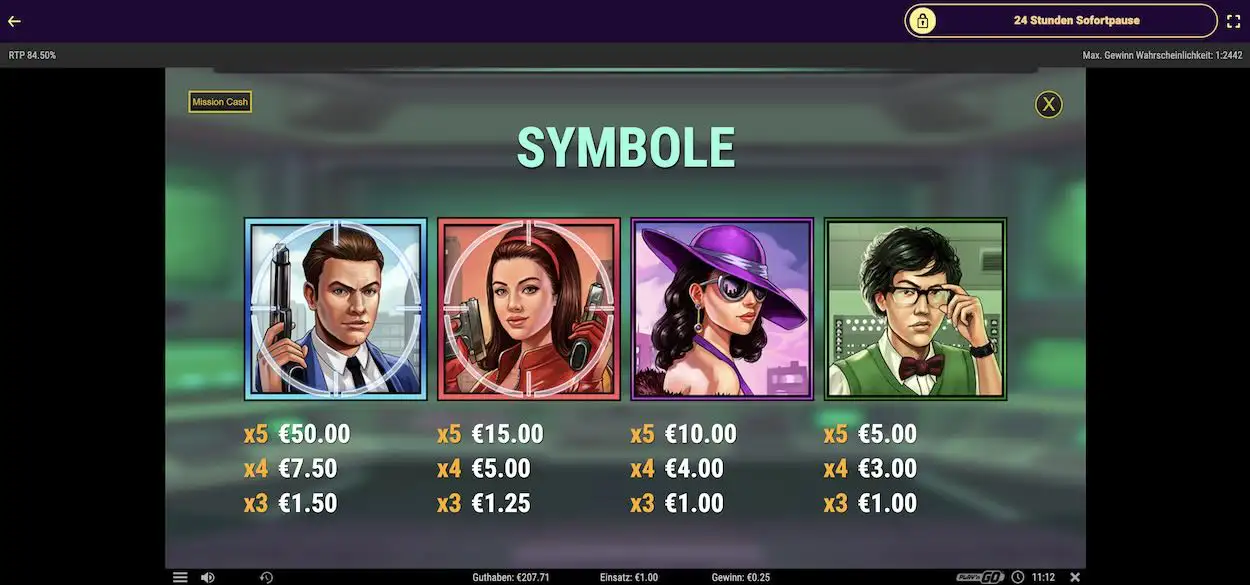Click the Mission Cash label
Screen dimensions: 1250x585
point(220,102)
